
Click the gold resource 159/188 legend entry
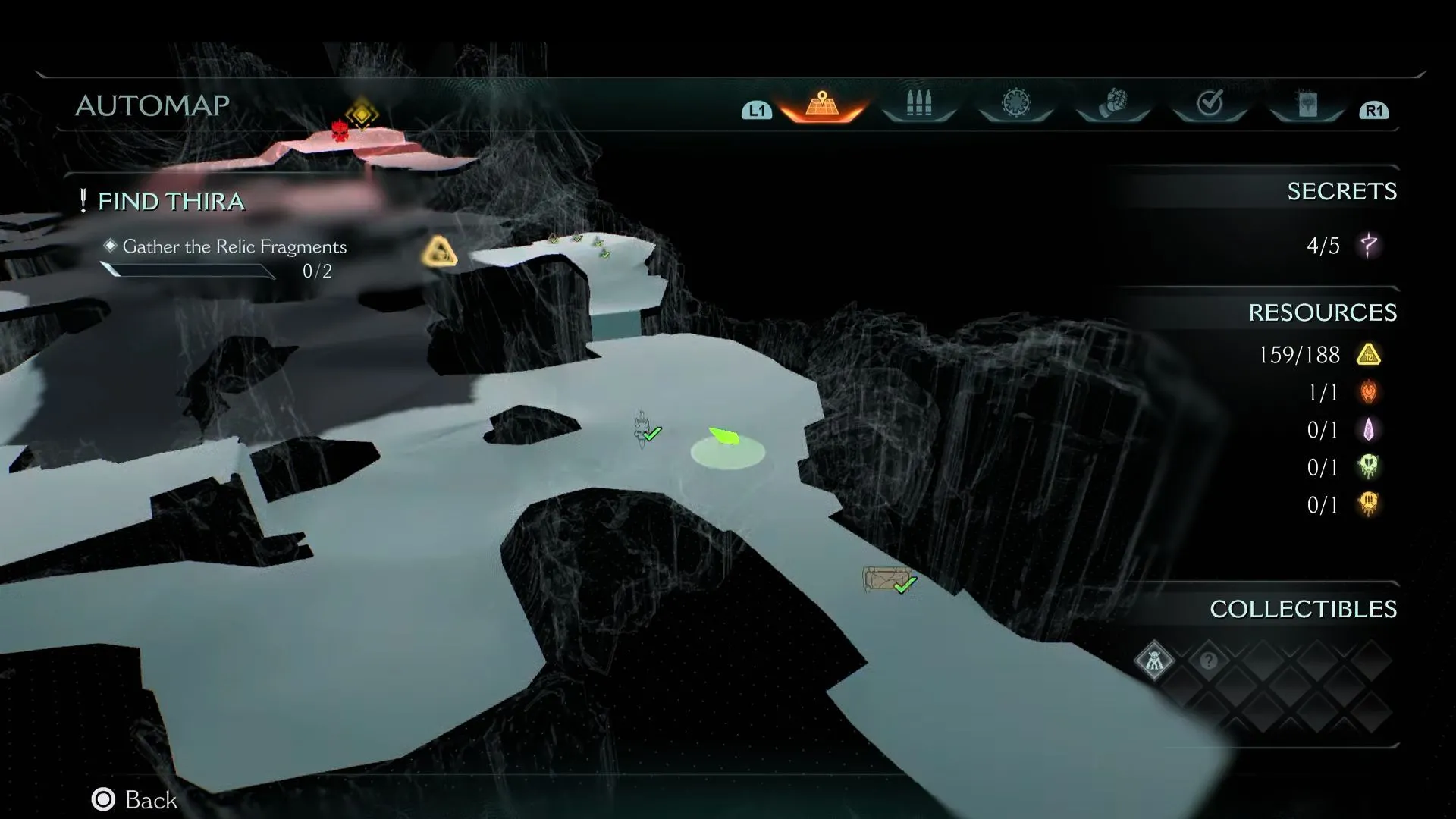pos(1318,355)
